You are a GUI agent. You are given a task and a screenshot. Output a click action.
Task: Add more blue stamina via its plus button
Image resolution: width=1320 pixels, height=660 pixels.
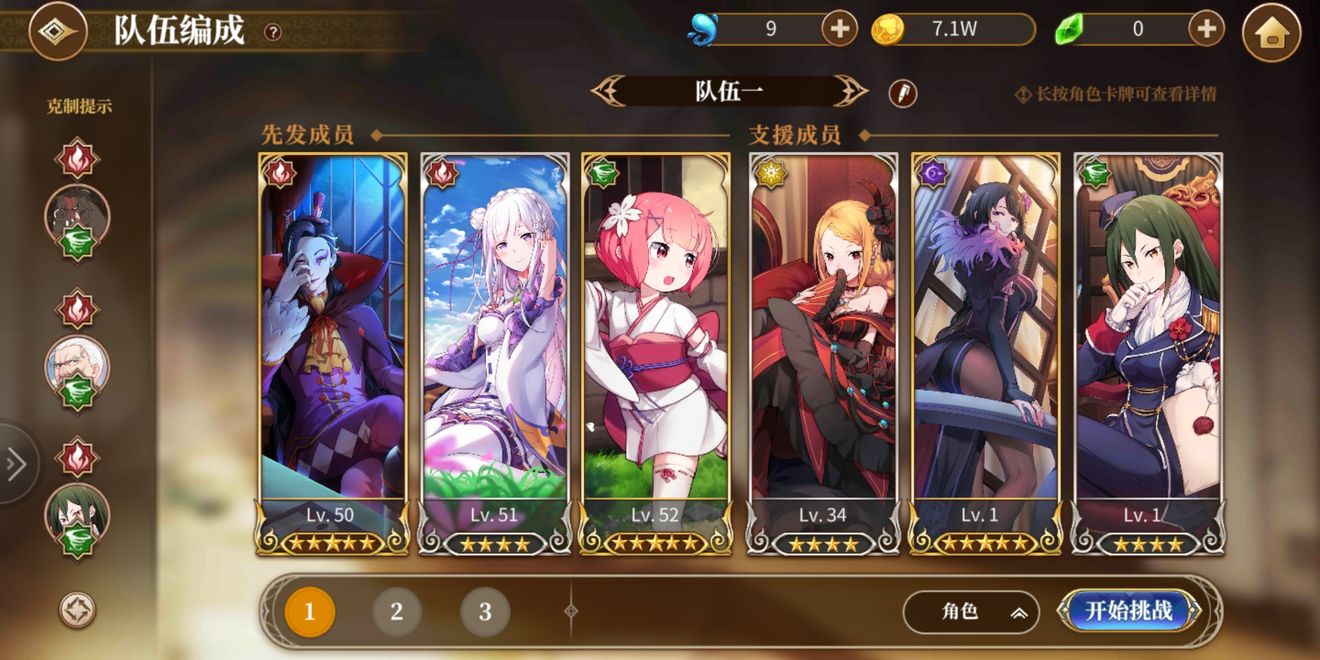click(x=839, y=29)
